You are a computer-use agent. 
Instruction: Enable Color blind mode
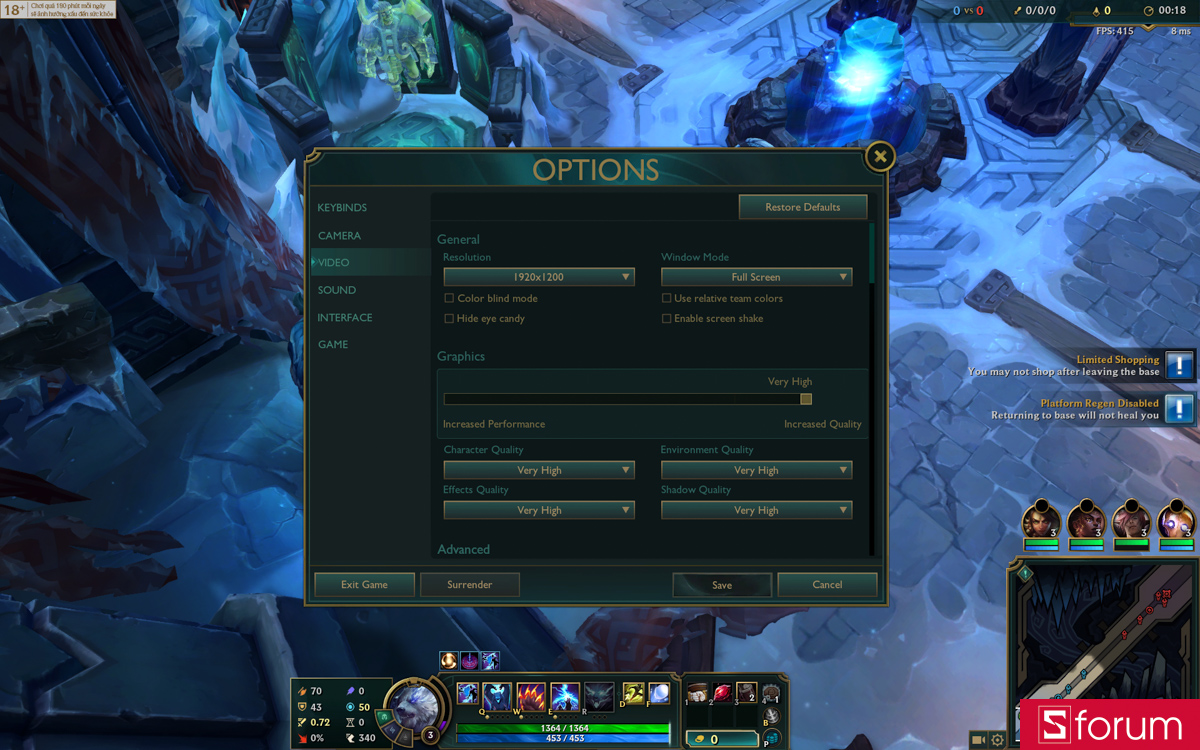click(449, 299)
